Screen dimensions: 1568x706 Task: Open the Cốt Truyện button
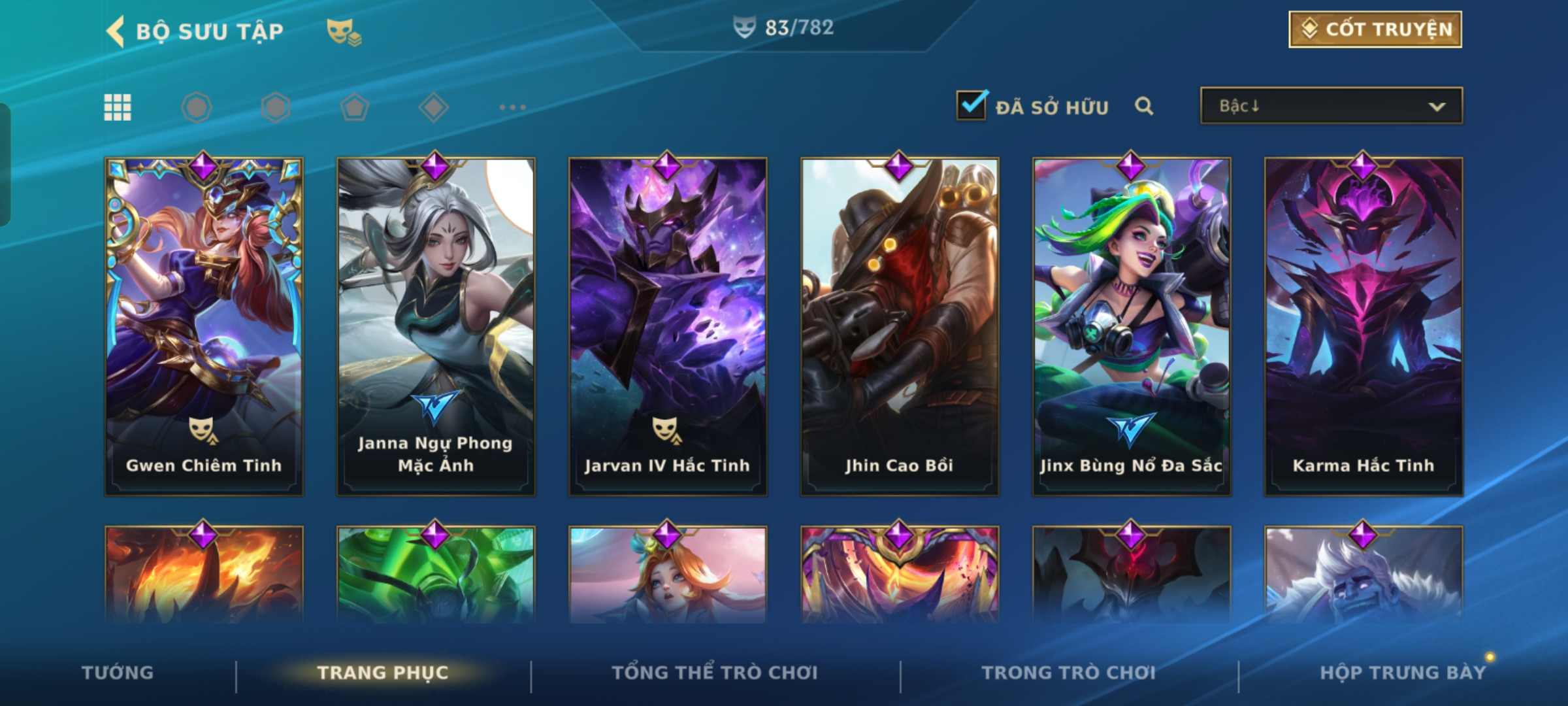click(1375, 29)
